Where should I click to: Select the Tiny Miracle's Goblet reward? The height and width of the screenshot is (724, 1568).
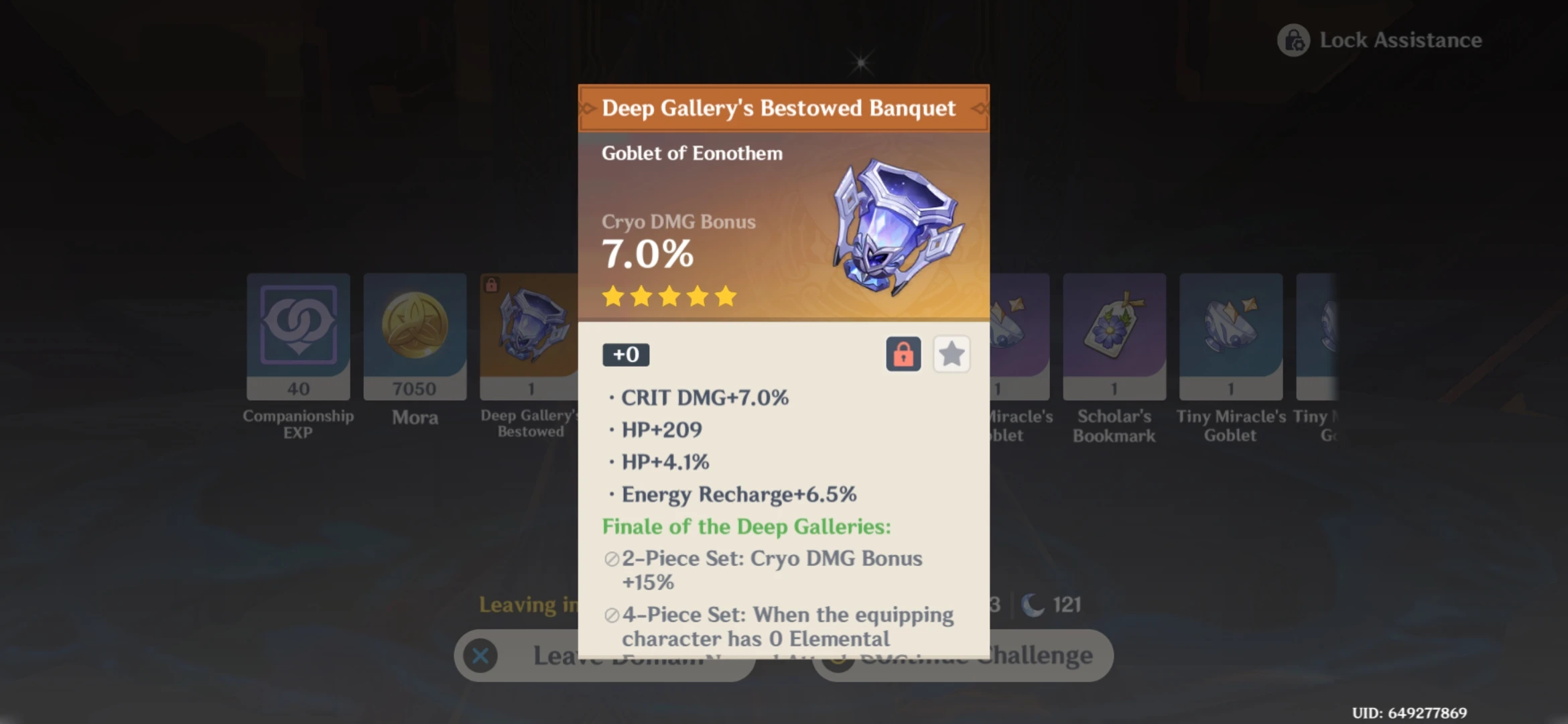1230,326
